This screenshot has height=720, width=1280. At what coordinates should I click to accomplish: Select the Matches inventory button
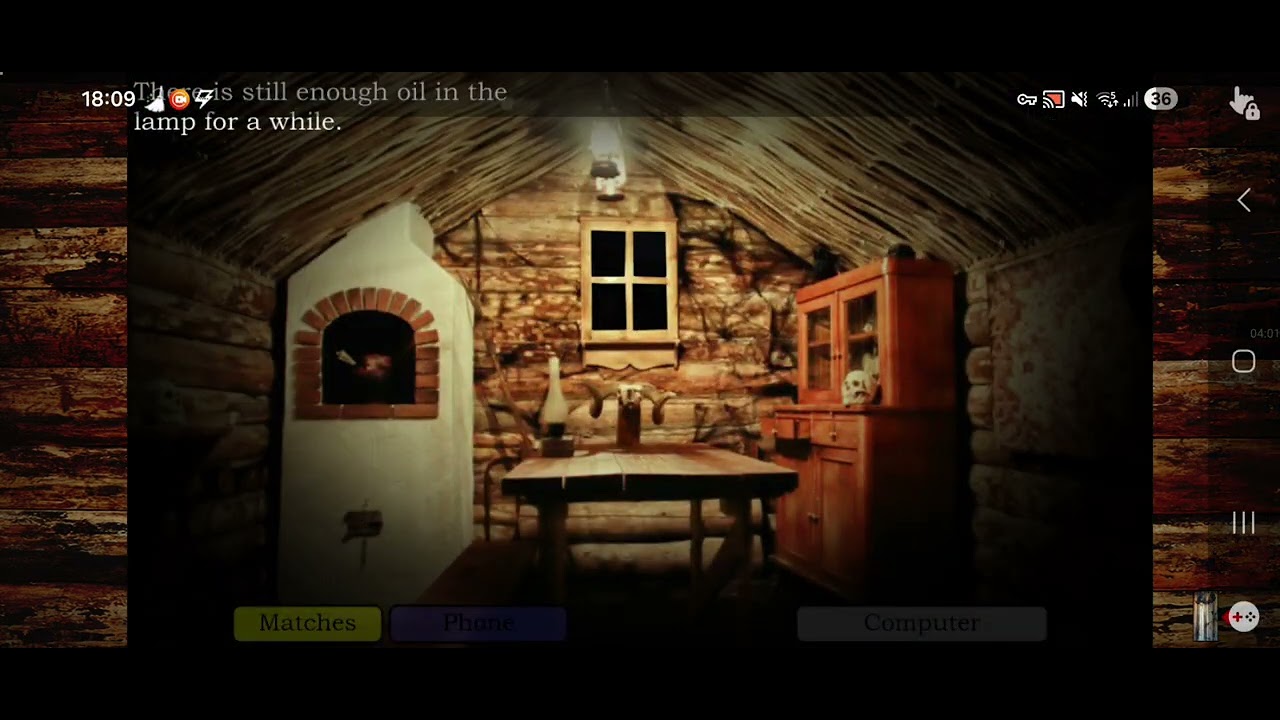coord(307,623)
